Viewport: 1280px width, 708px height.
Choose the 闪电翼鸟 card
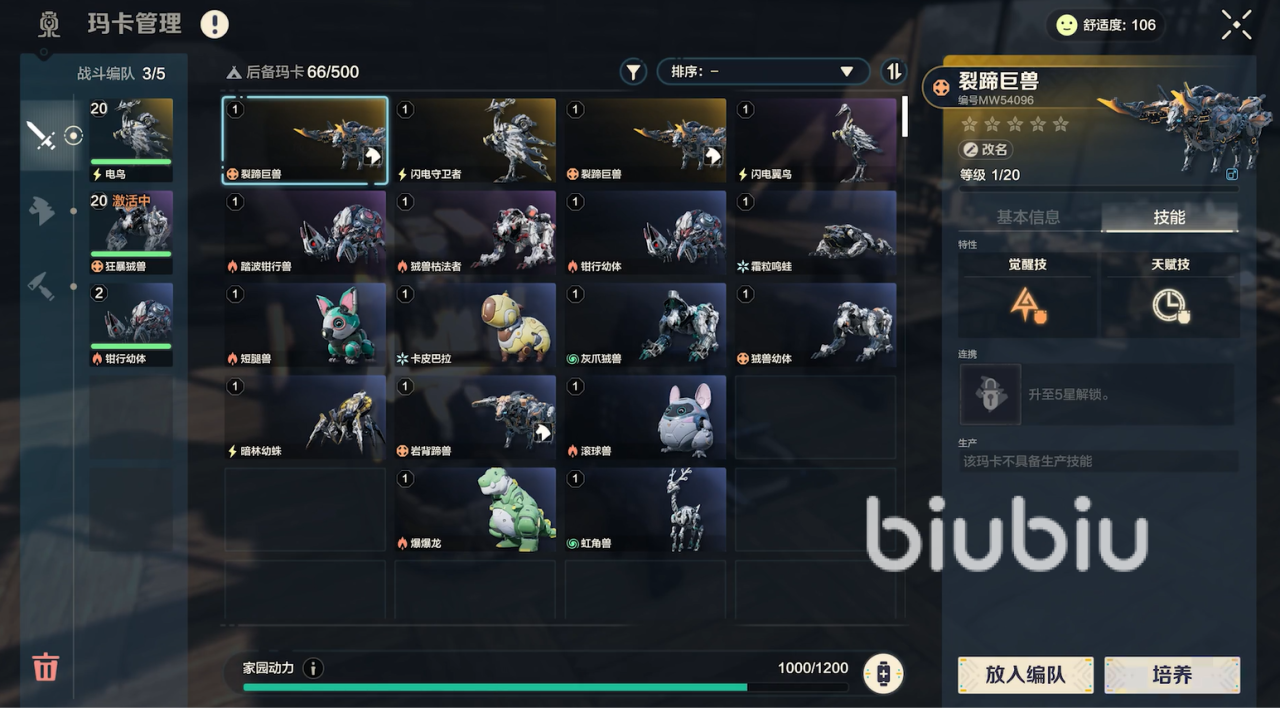coord(815,140)
